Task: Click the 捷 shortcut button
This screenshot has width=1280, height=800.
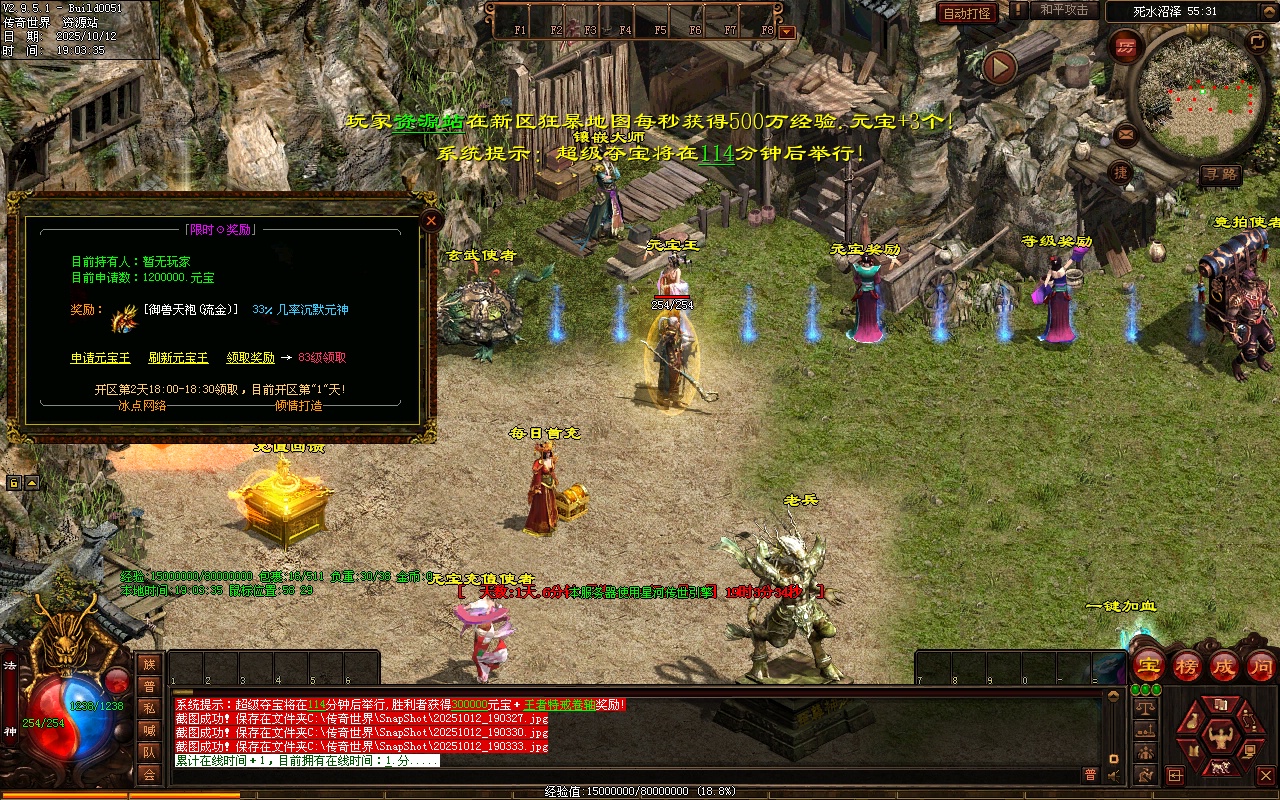Action: pyautogui.click(x=1121, y=173)
